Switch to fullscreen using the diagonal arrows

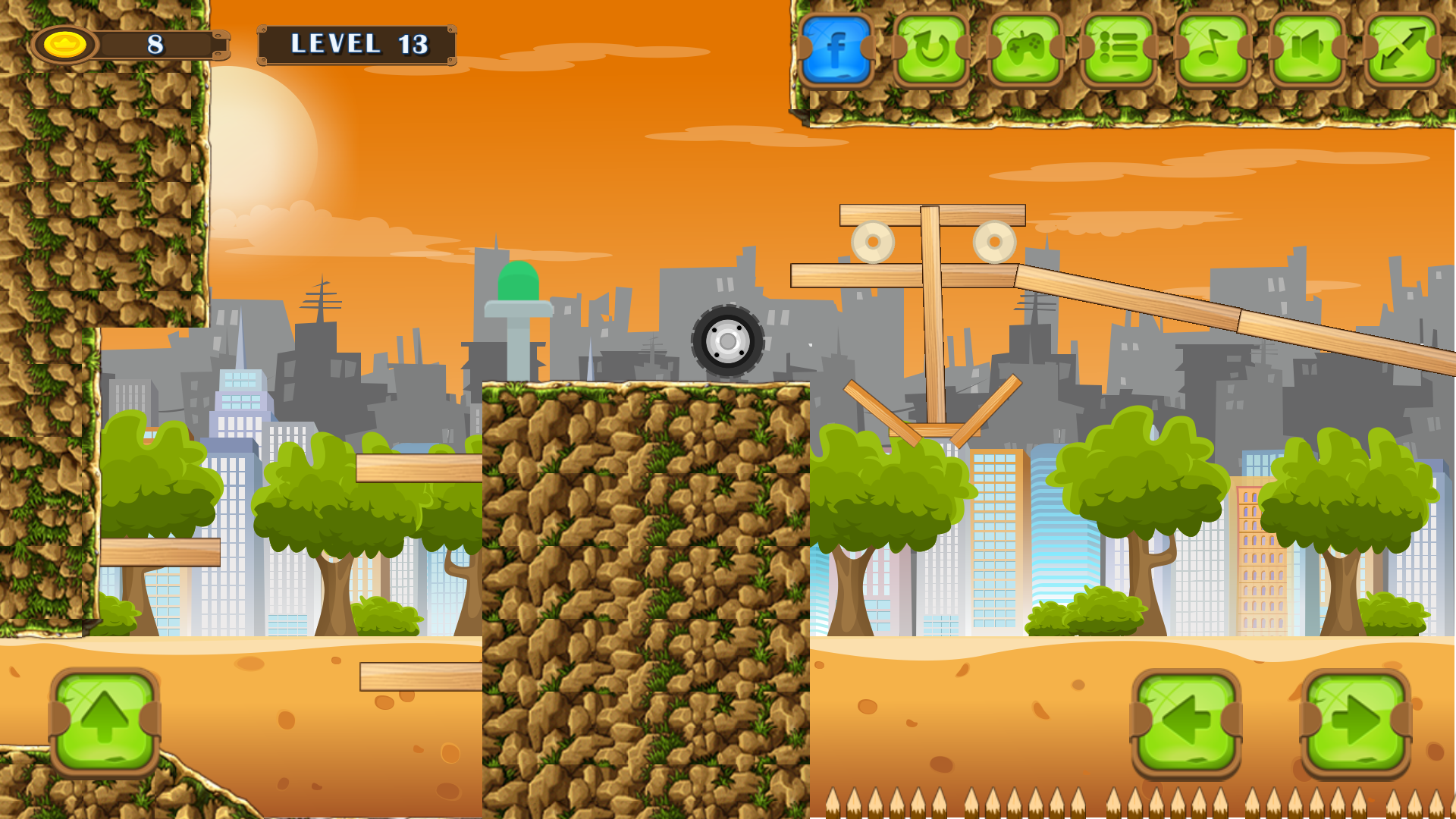1402,49
